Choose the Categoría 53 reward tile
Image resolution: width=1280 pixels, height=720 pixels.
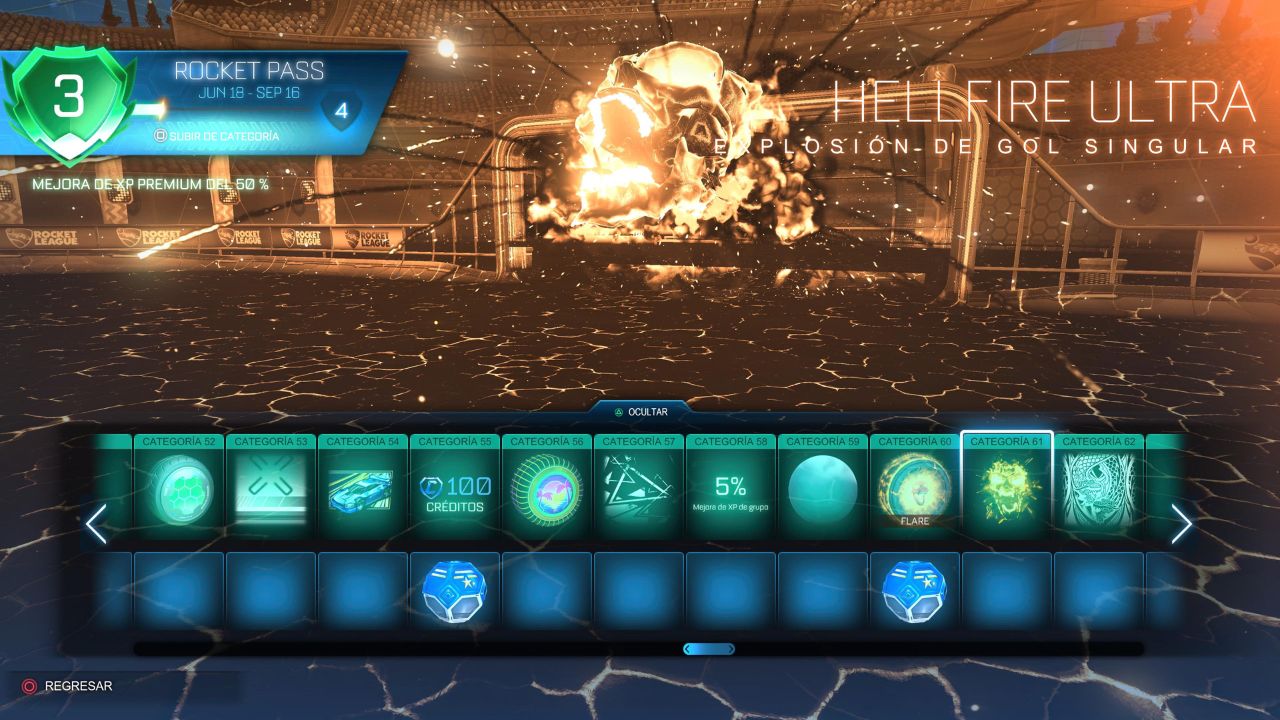coord(271,490)
